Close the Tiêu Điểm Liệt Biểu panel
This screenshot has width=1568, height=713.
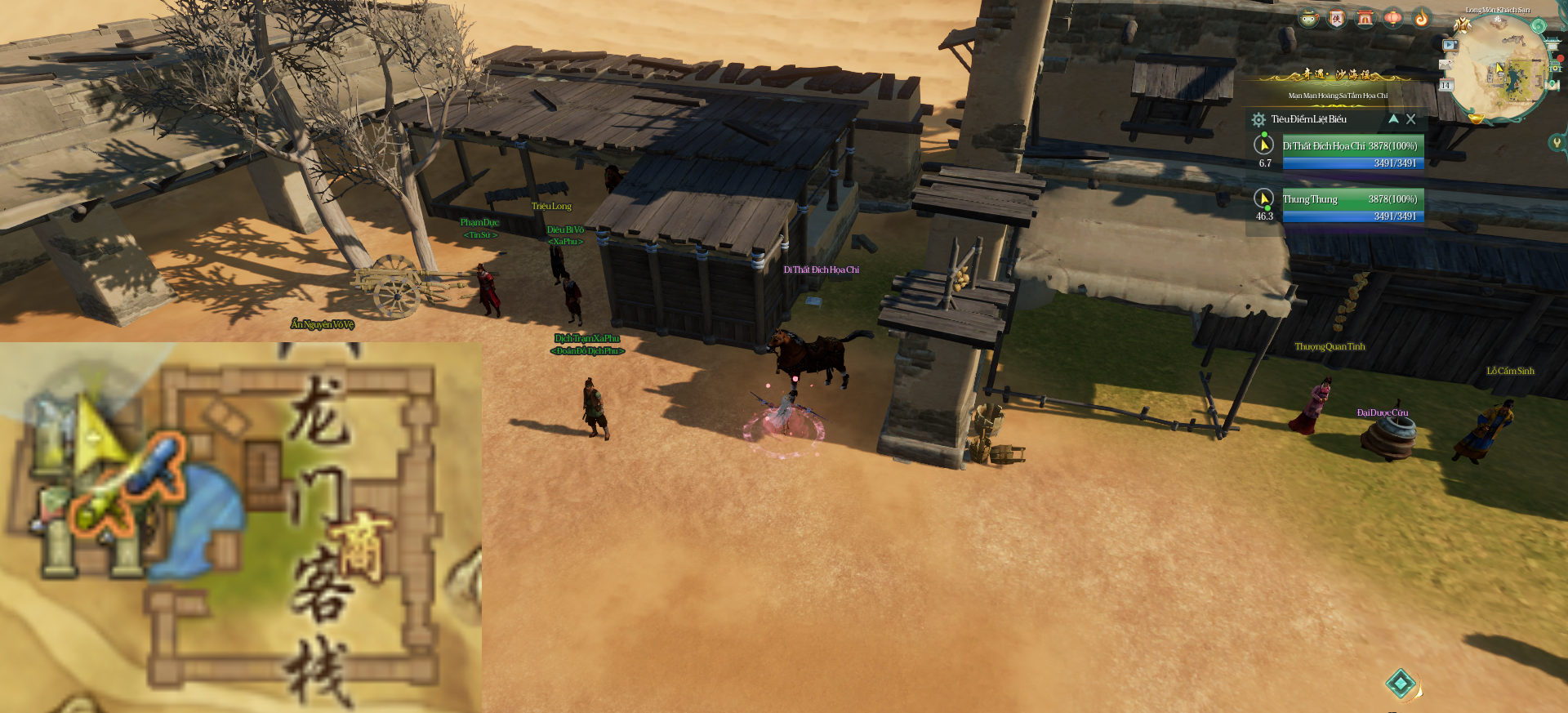1410,119
